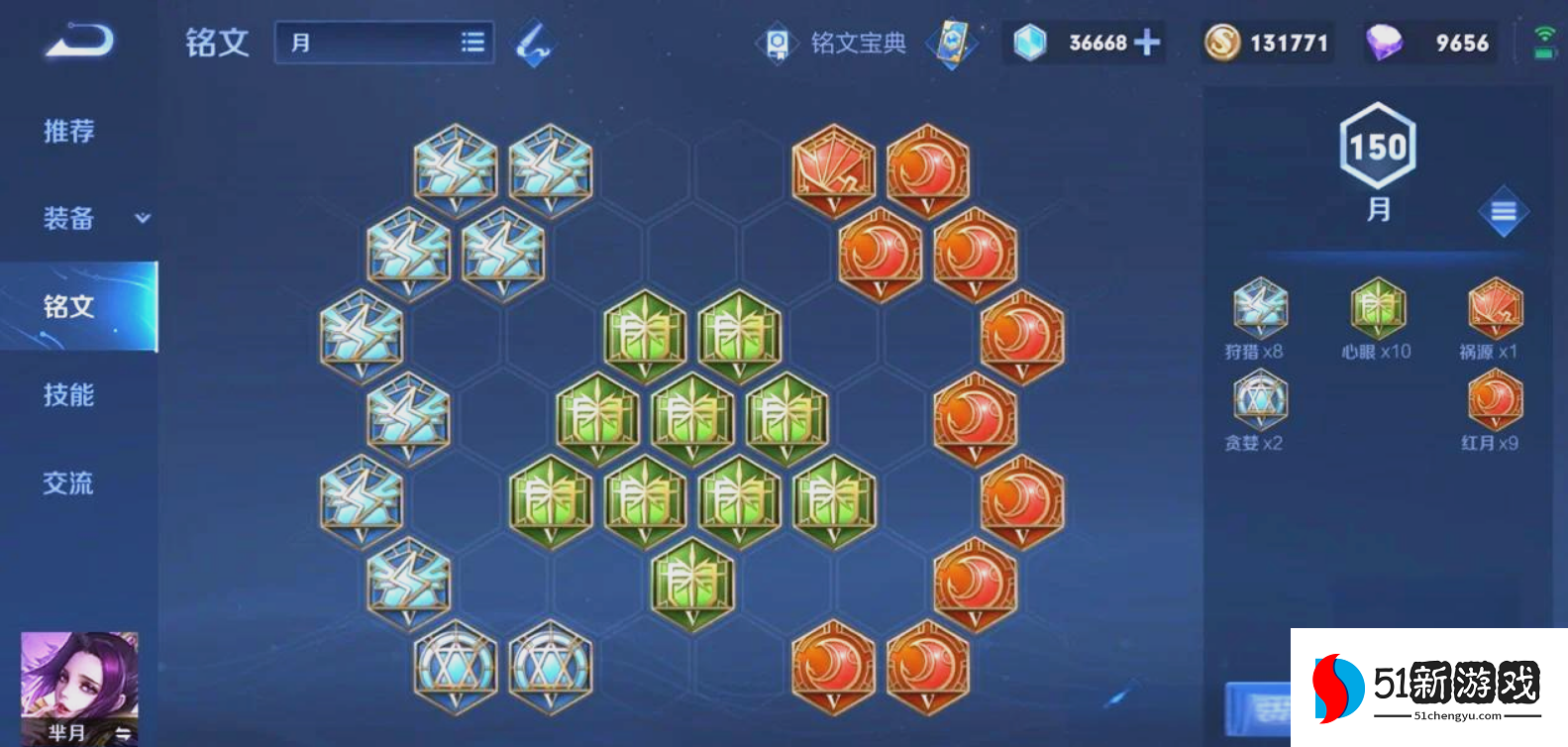This screenshot has width=1568, height=747.
Task: Click the blue diamond currency icon
Action: (1032, 42)
